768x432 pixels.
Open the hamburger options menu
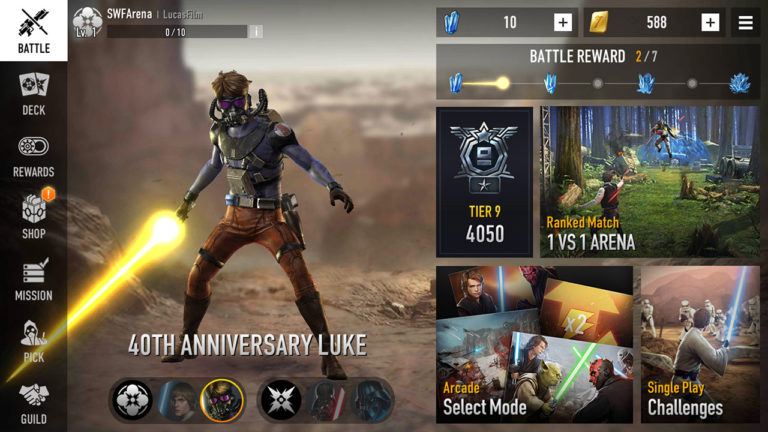coord(745,22)
